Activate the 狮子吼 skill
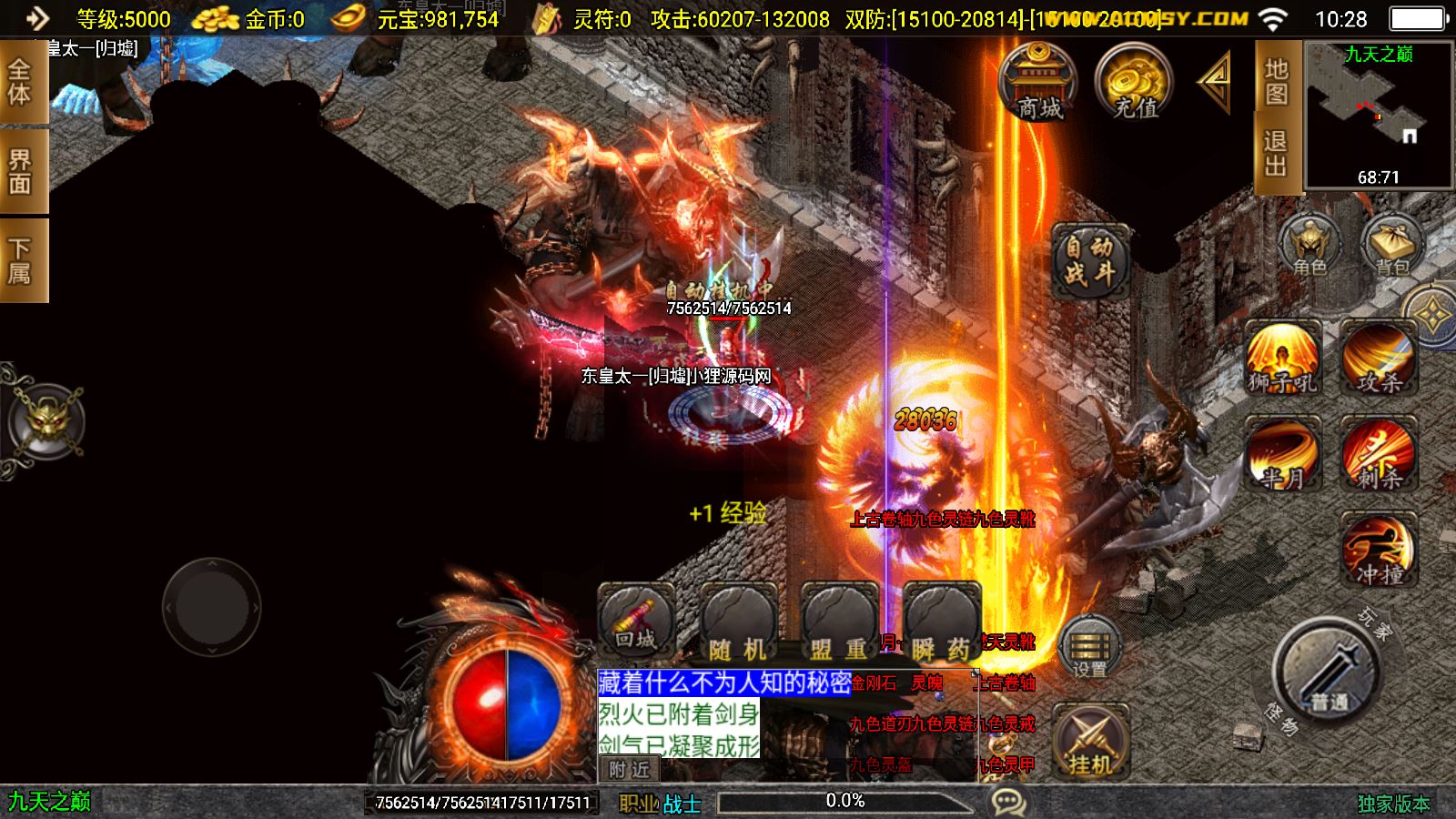Screen dimensions: 1456x819 click(x=1283, y=359)
